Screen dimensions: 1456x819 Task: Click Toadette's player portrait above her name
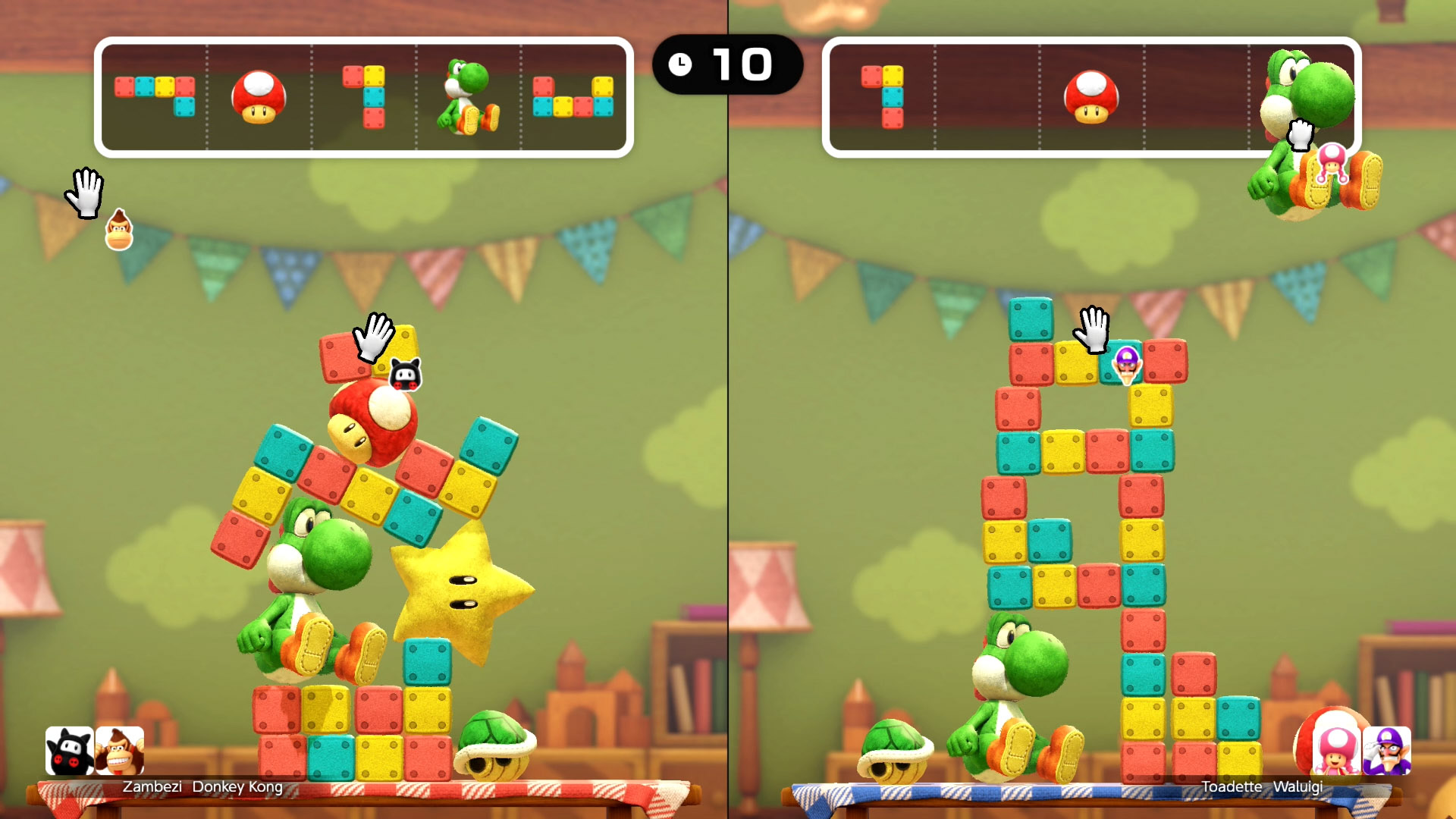(1336, 751)
